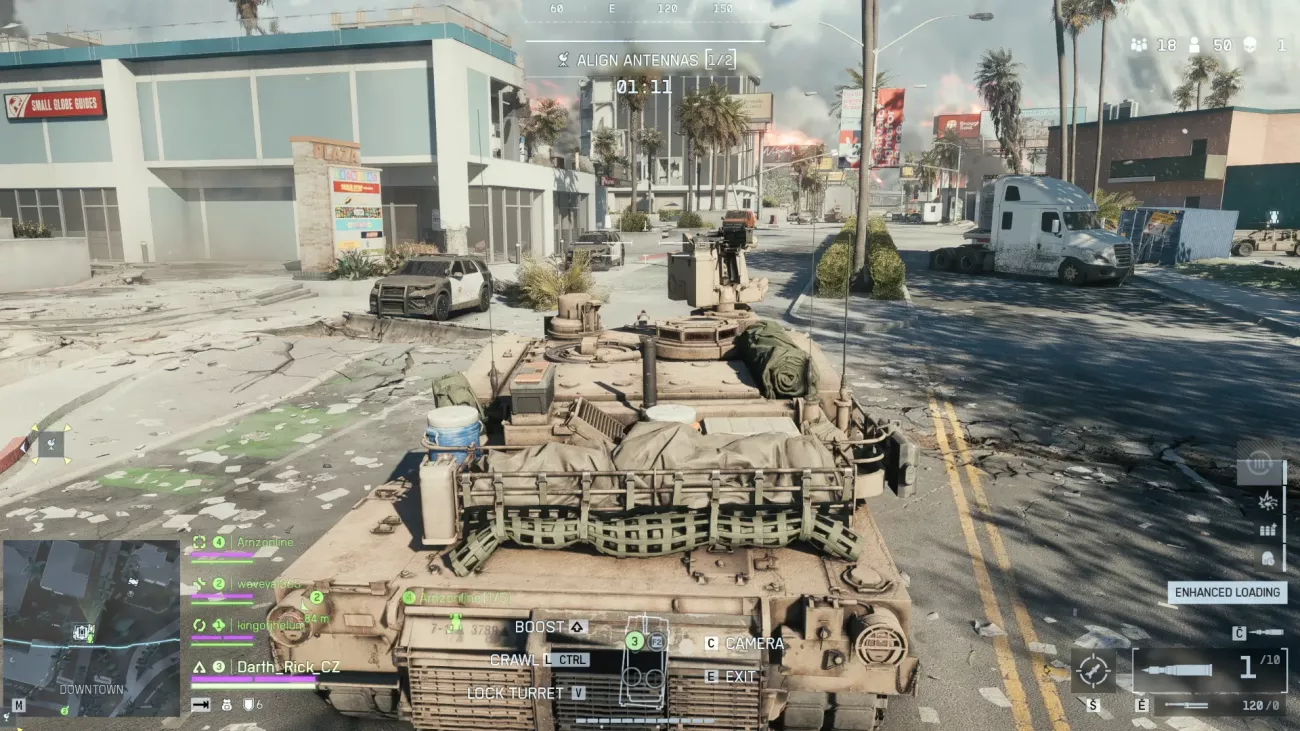The height and width of the screenshot is (731, 1300).
Task: Click the tank seat layout diagram
Action: pyautogui.click(x=644, y=662)
